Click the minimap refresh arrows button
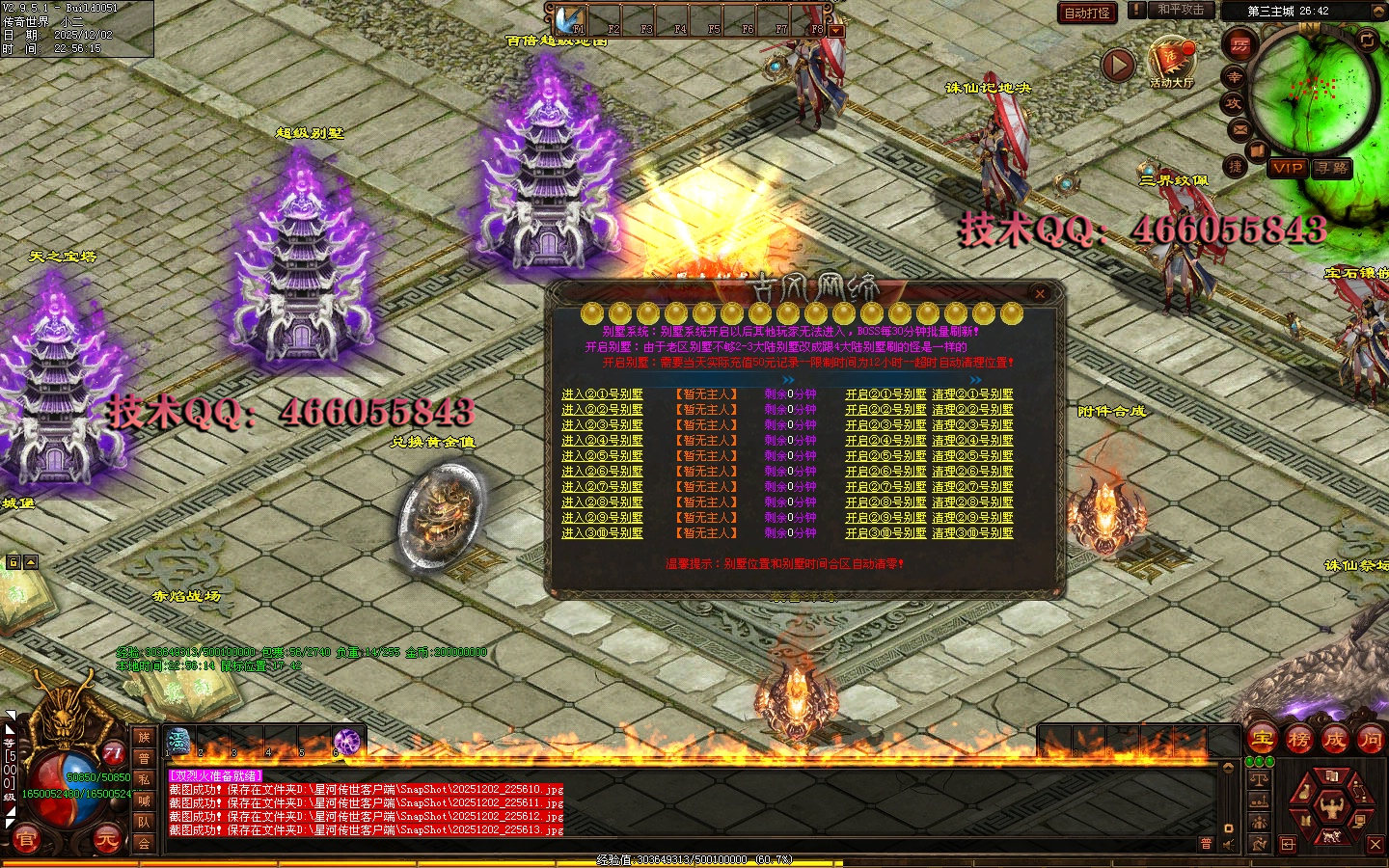 coord(1368,40)
